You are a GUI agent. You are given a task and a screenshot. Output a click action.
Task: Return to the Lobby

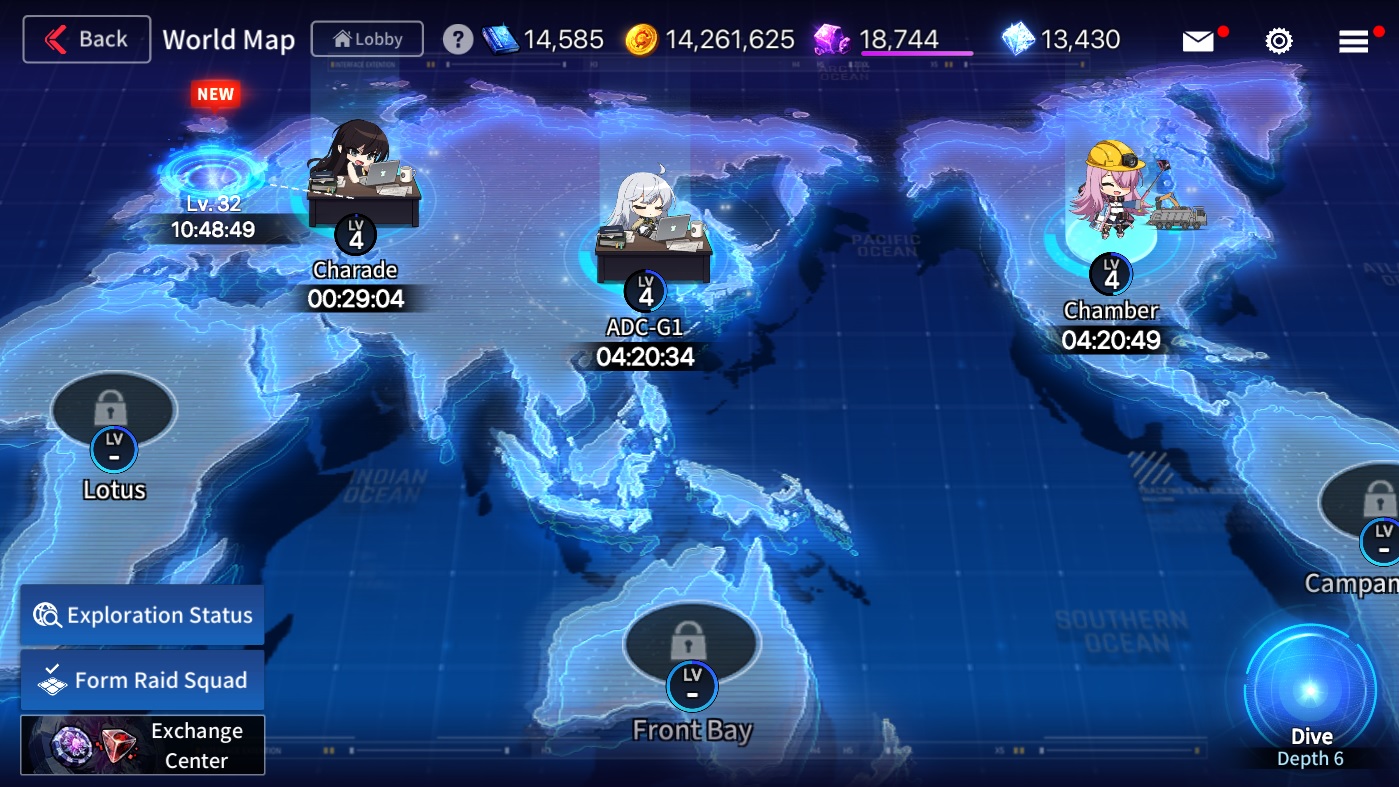tap(367, 40)
